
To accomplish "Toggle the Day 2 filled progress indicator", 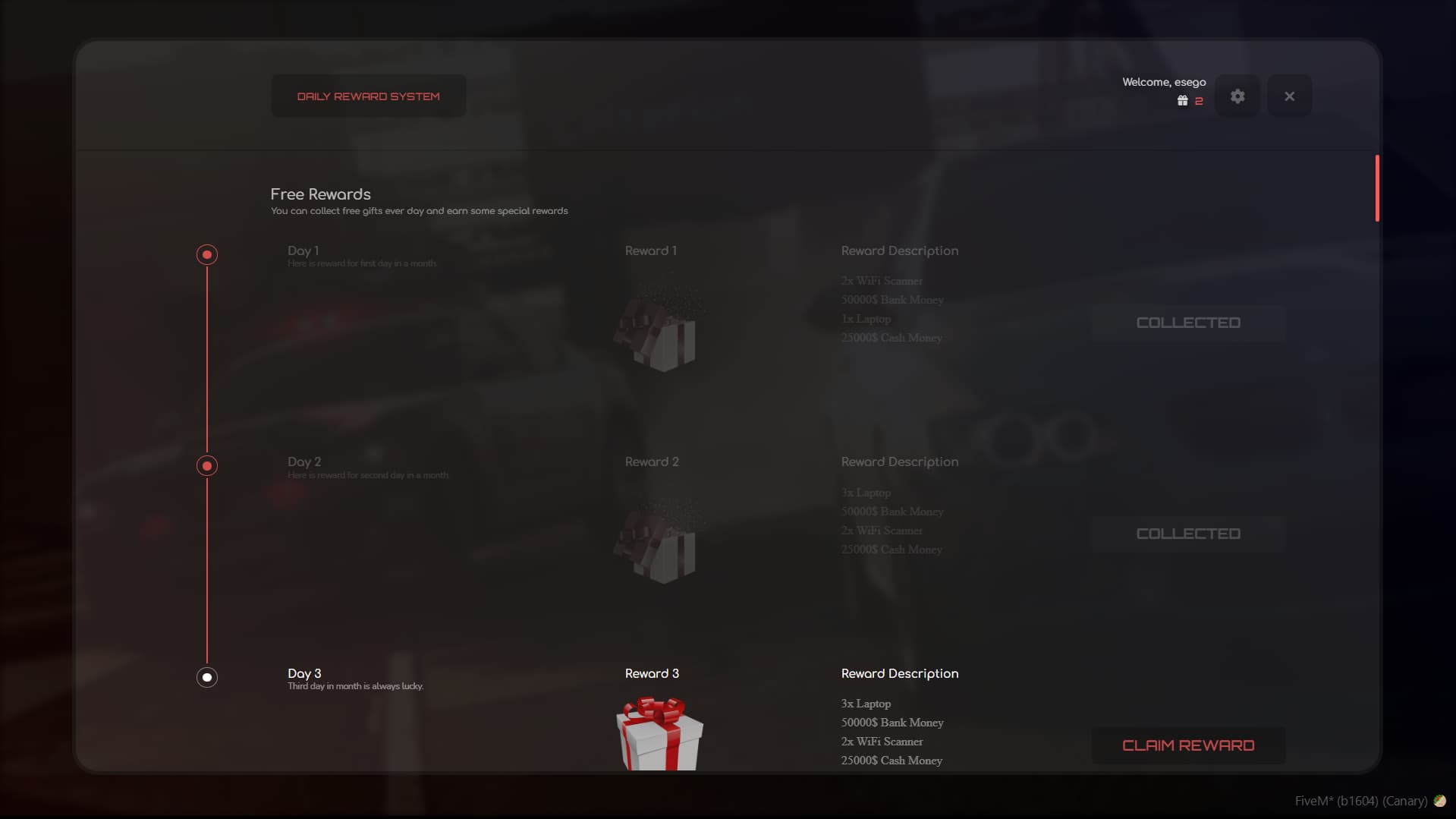I will 206,465.
